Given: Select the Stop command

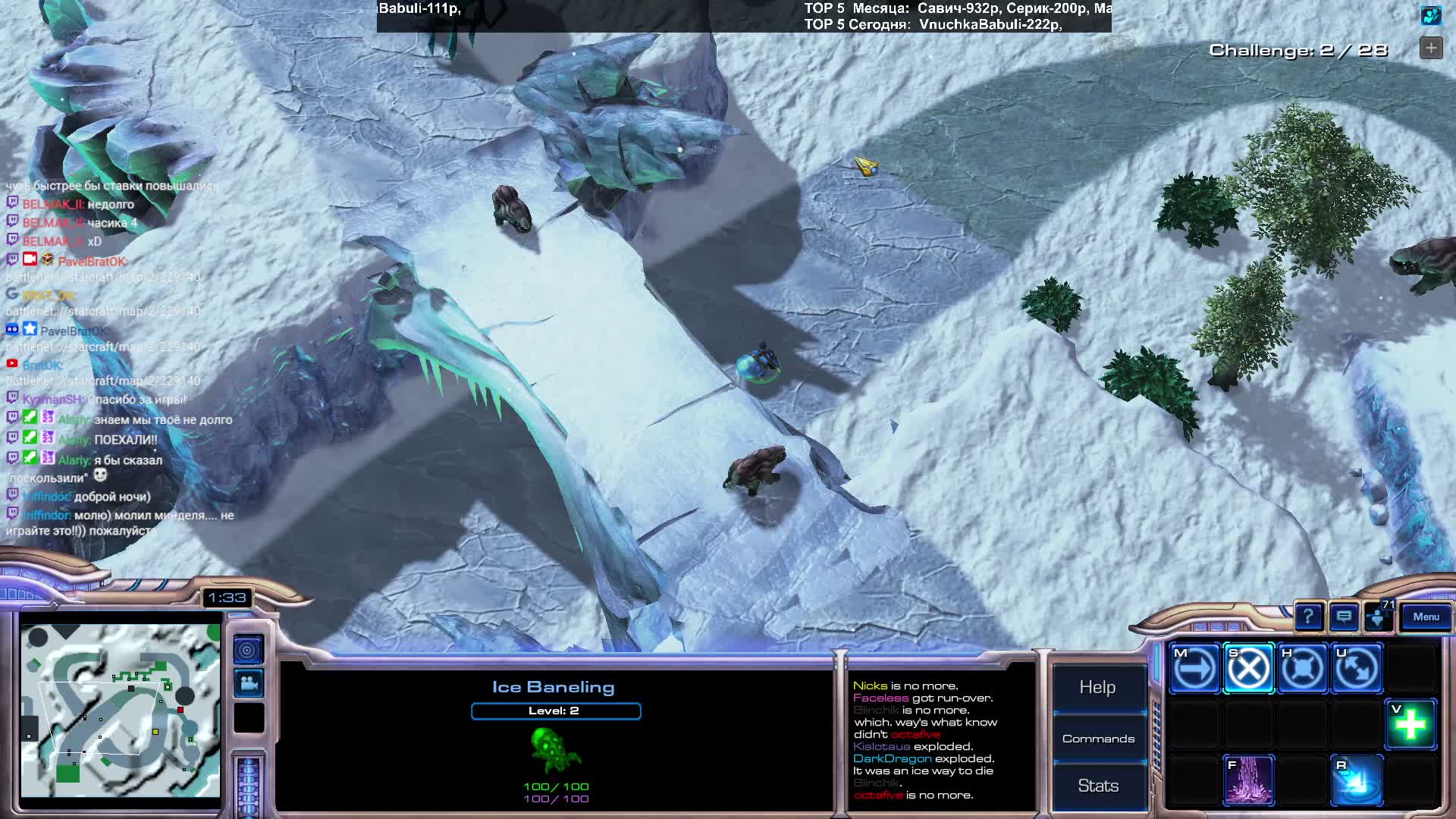Looking at the screenshot, I should (x=1248, y=669).
